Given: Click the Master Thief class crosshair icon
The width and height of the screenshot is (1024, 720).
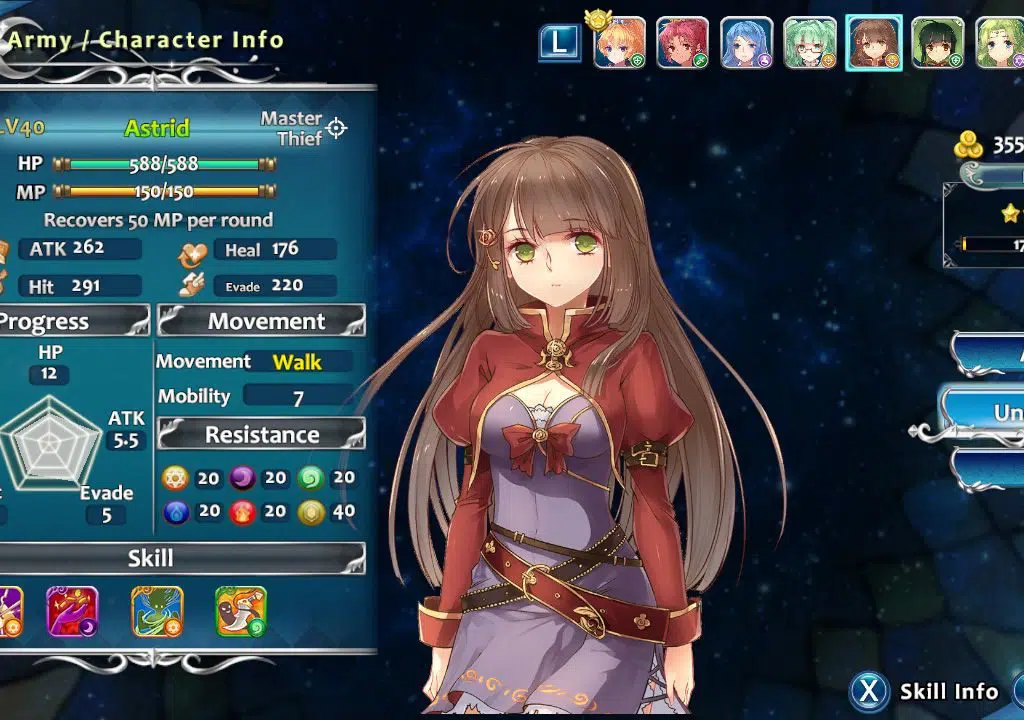Looking at the screenshot, I should click(x=337, y=128).
